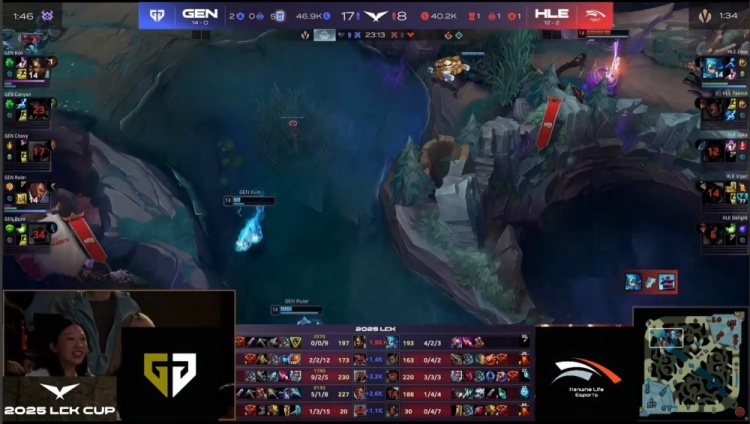This screenshot has width=750, height=424.
Task: Select HLE Peanut's champion portrait
Action: coord(713,108)
